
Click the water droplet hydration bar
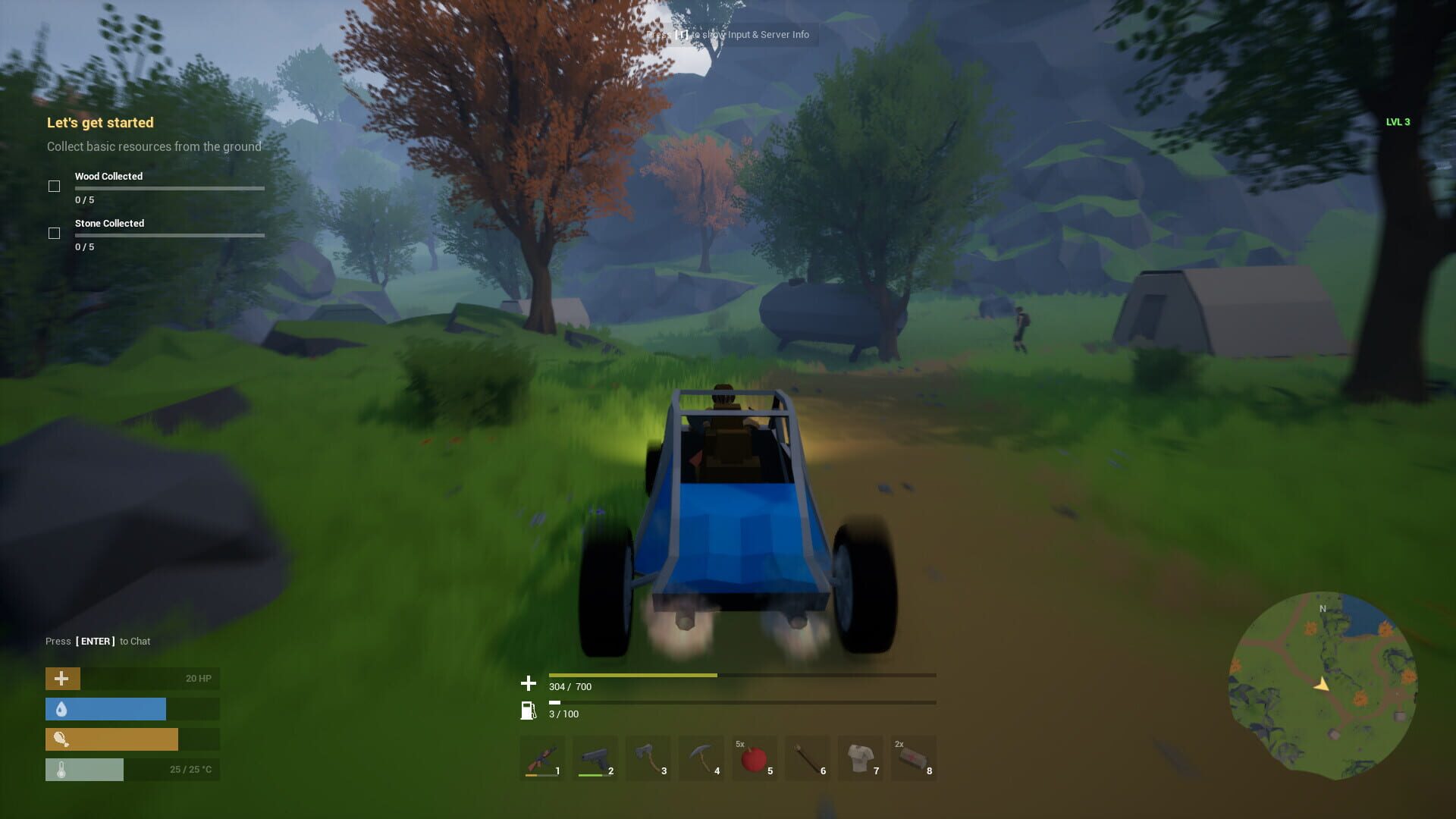pyautogui.click(x=106, y=709)
